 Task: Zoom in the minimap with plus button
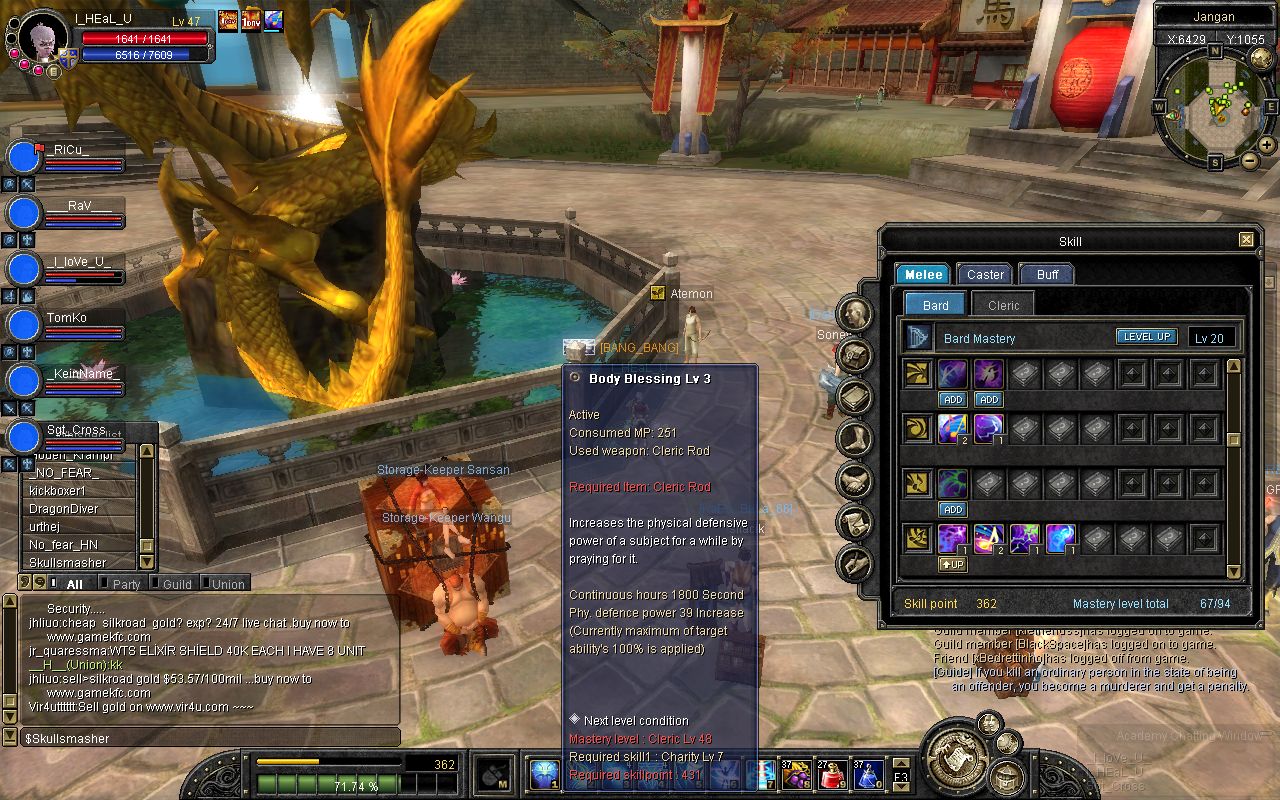click(x=1267, y=146)
